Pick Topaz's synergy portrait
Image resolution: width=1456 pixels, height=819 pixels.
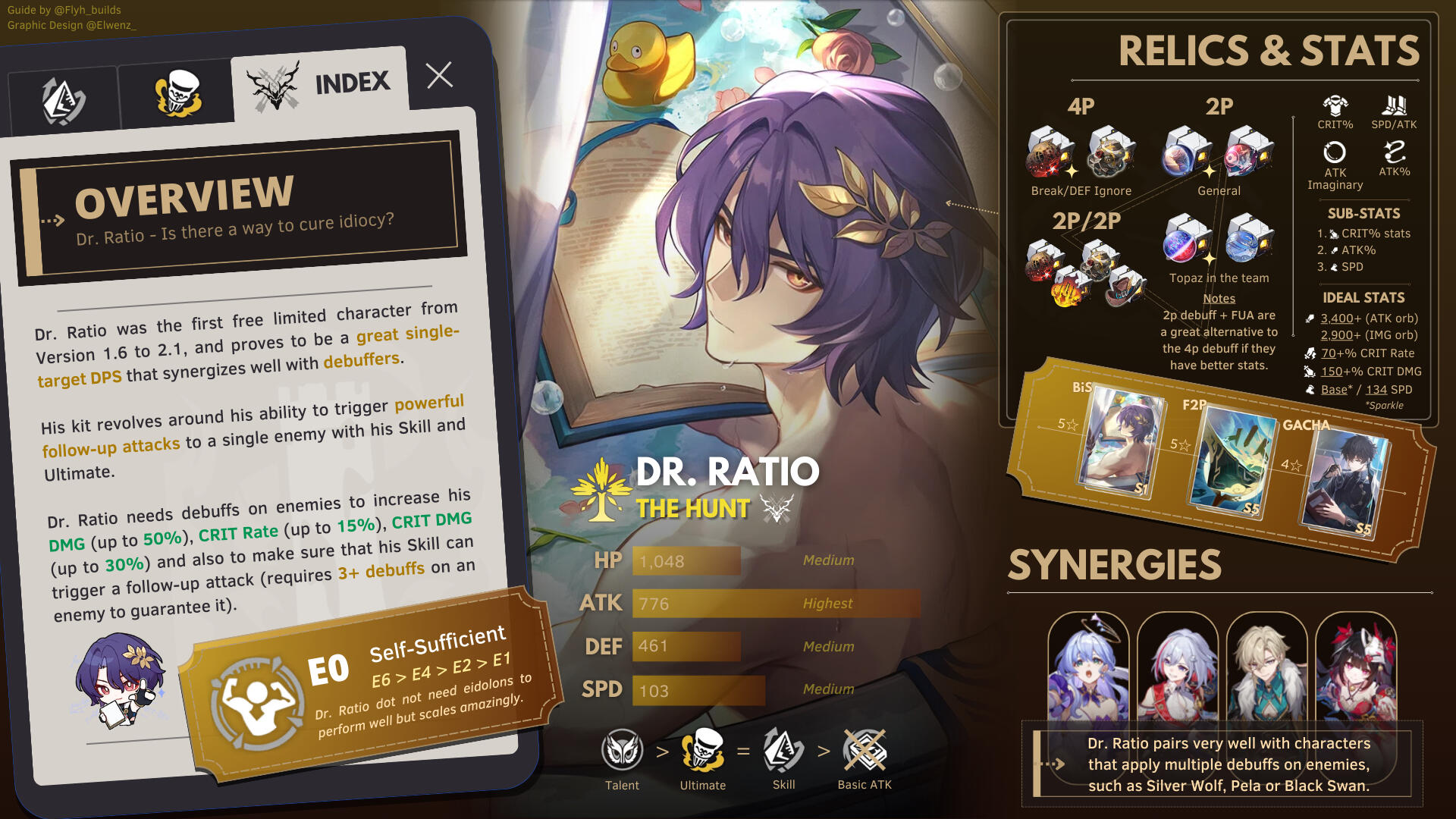tap(1178, 667)
